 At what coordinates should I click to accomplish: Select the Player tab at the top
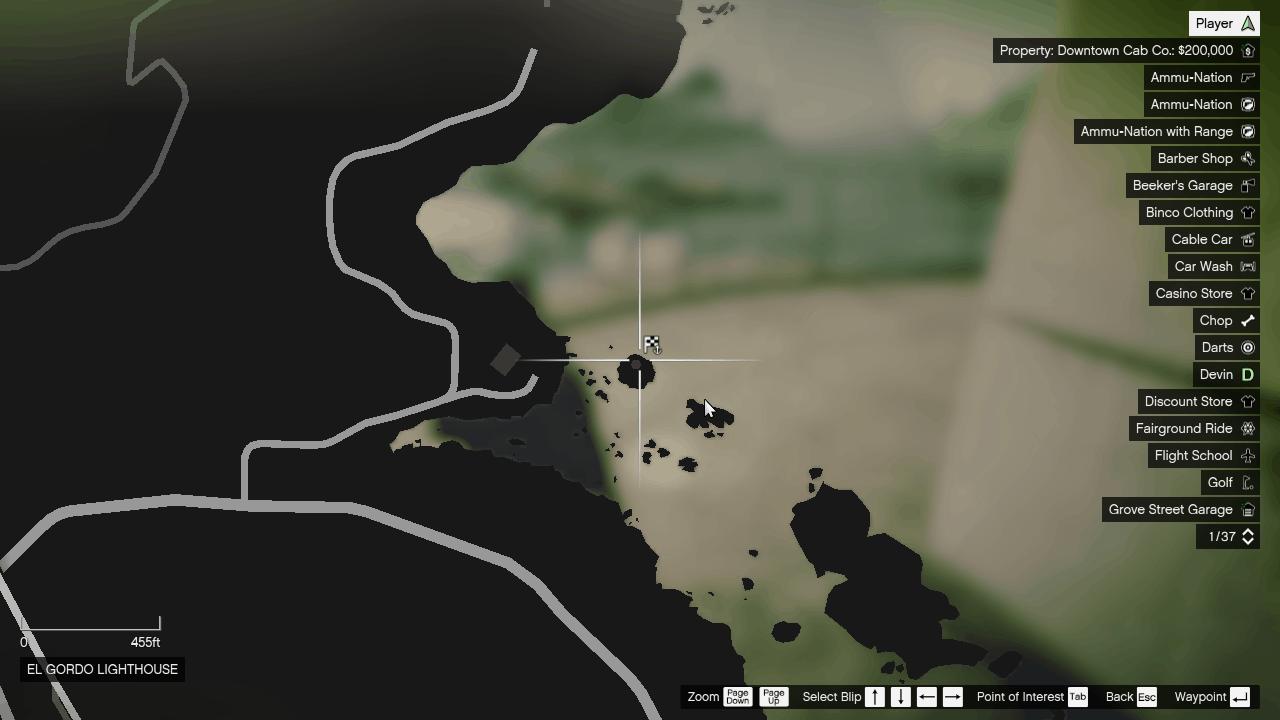tap(1223, 22)
